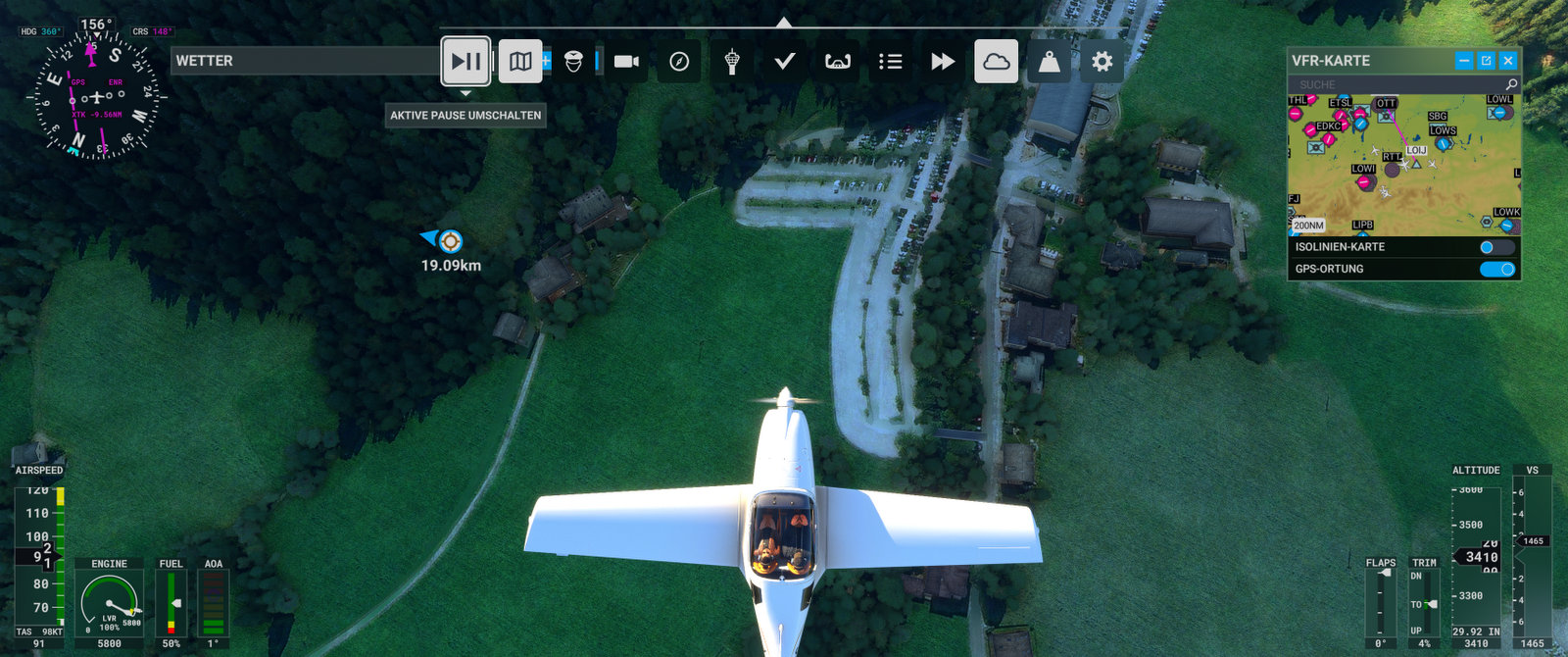Minimize the VFR-Karte window
This screenshot has width=1568, height=657.
(x=1464, y=61)
